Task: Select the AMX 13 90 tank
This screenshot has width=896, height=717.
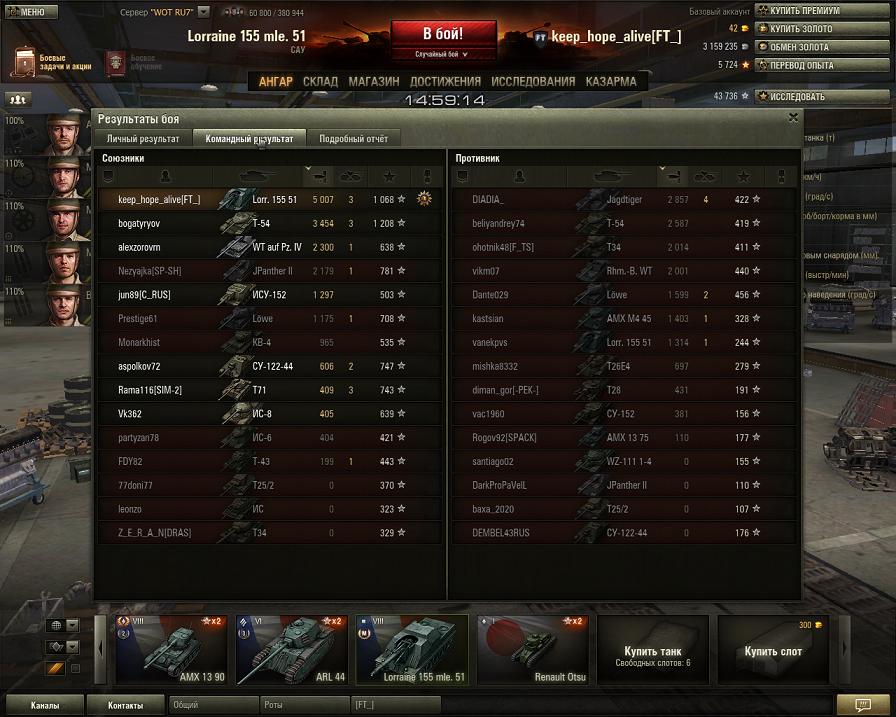Action: pyautogui.click(x=170, y=650)
